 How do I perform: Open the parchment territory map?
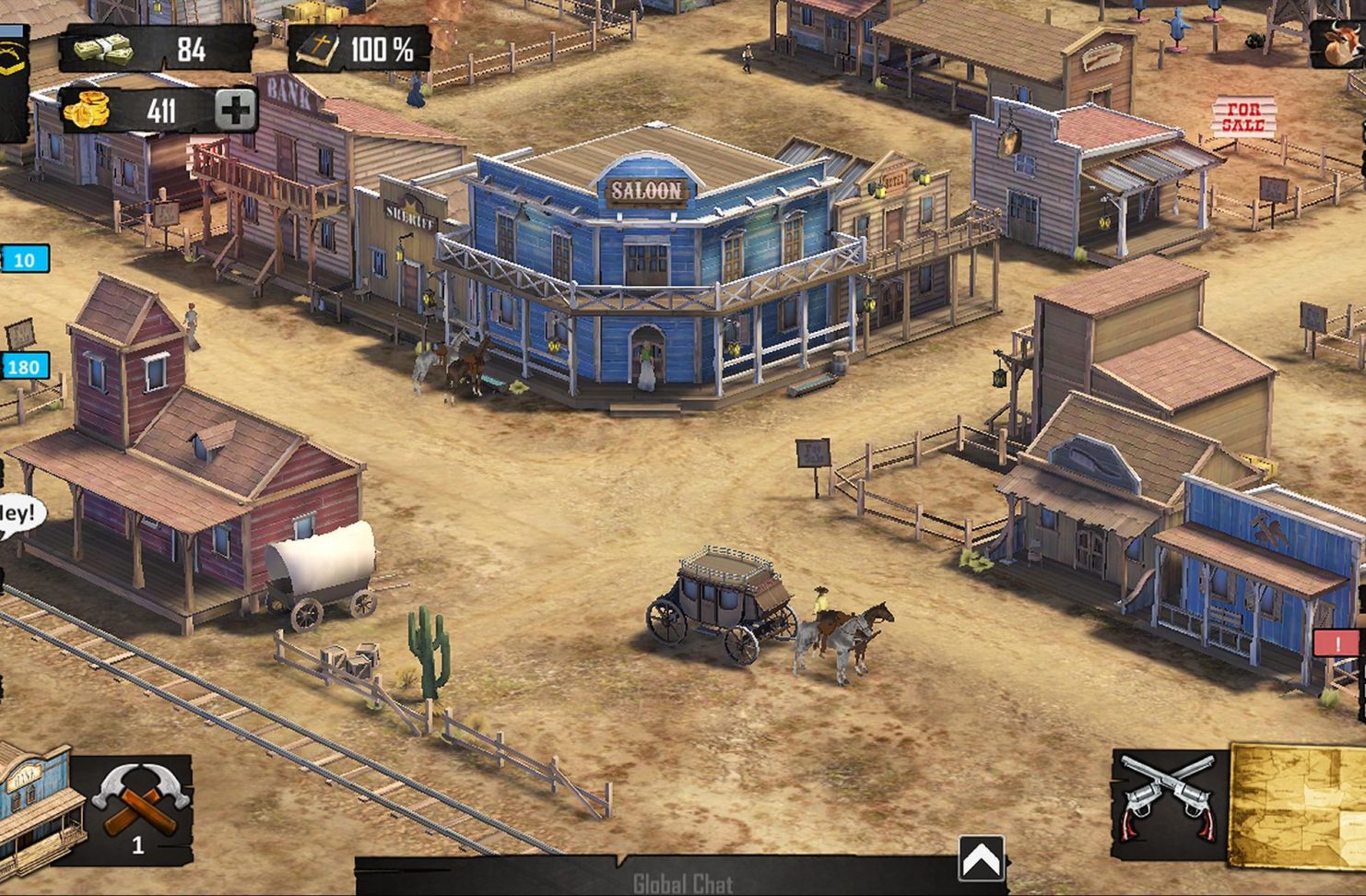click(x=1300, y=805)
